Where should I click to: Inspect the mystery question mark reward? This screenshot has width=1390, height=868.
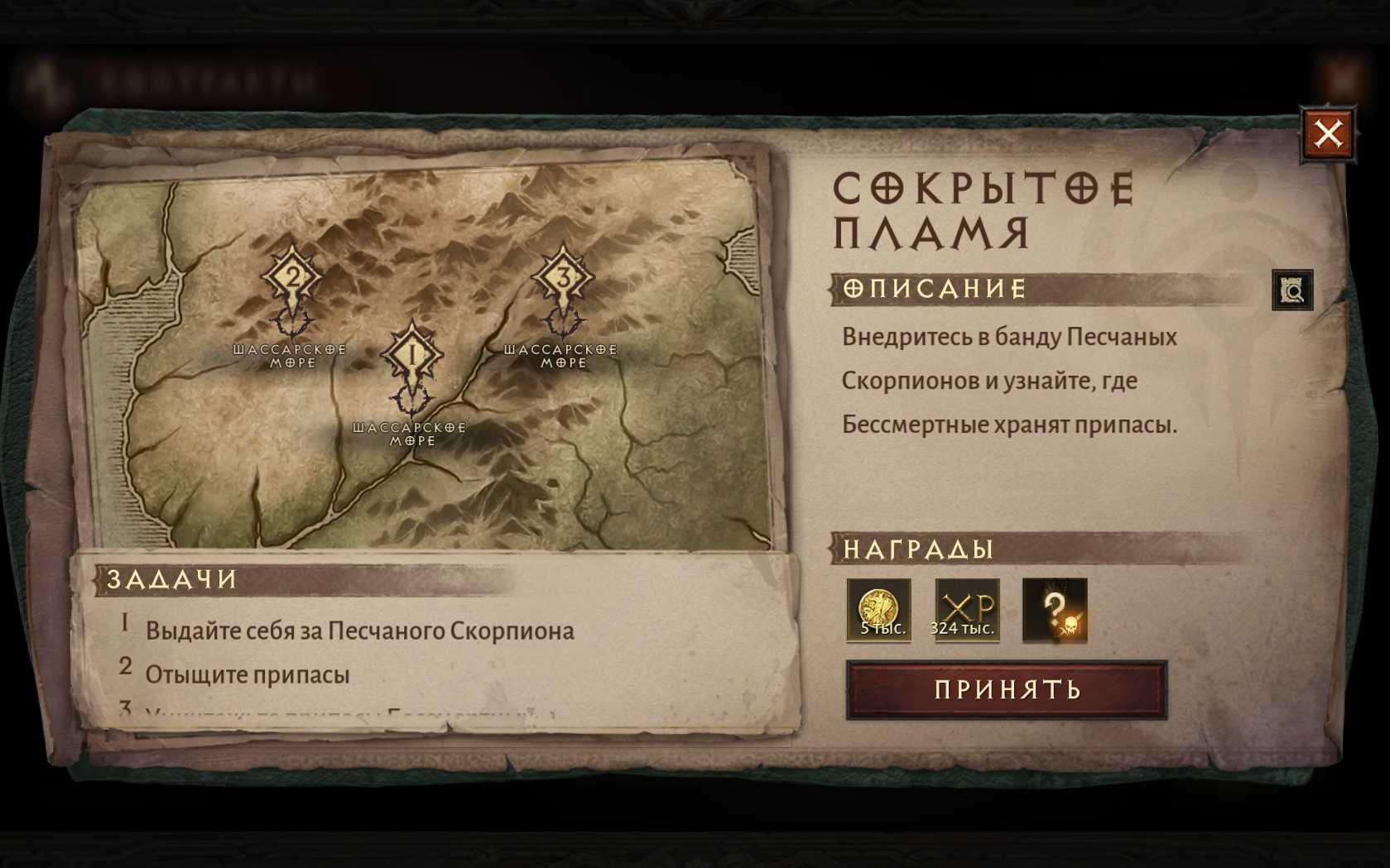(x=1055, y=611)
